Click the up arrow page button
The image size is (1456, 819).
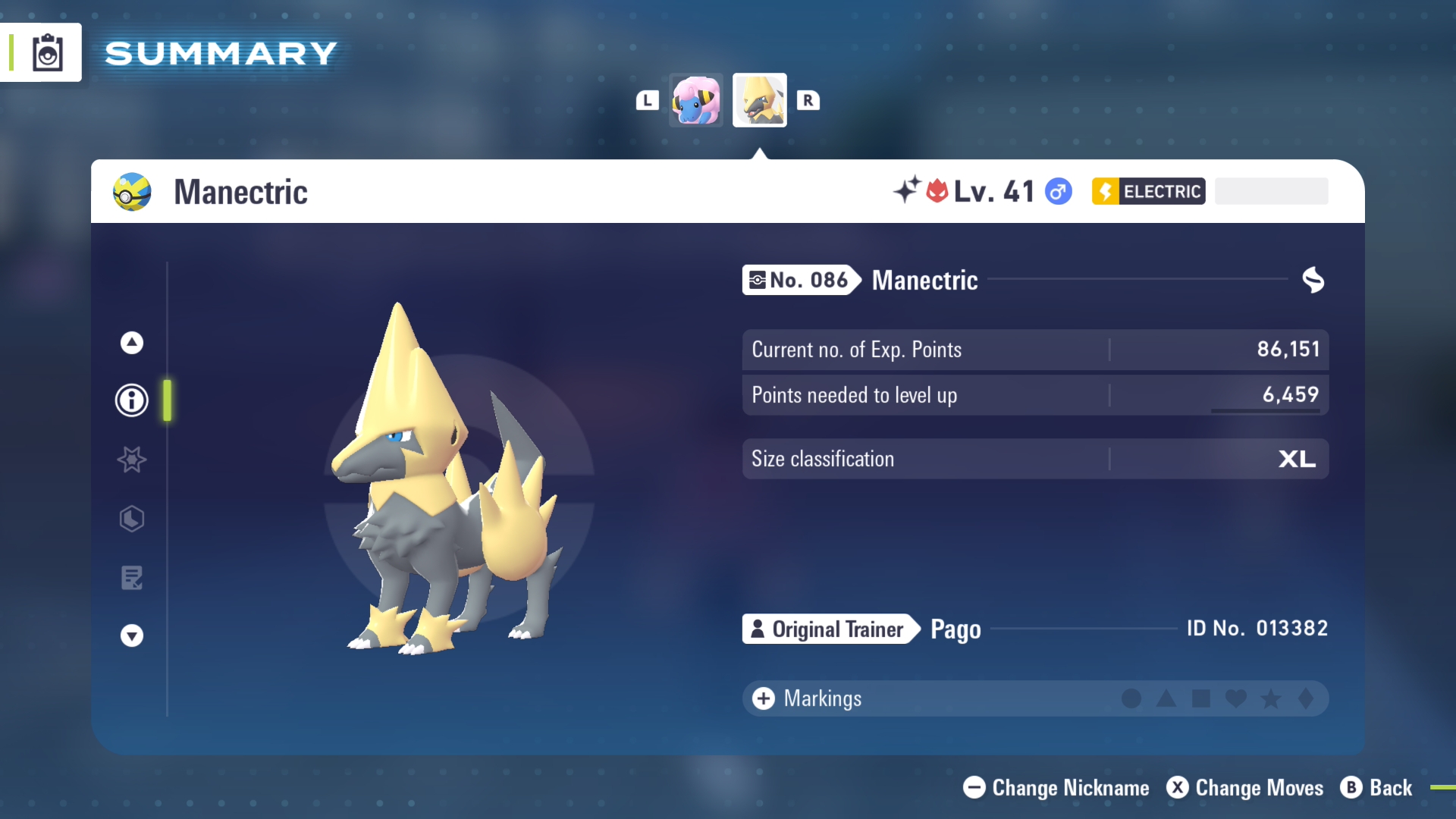click(x=132, y=343)
